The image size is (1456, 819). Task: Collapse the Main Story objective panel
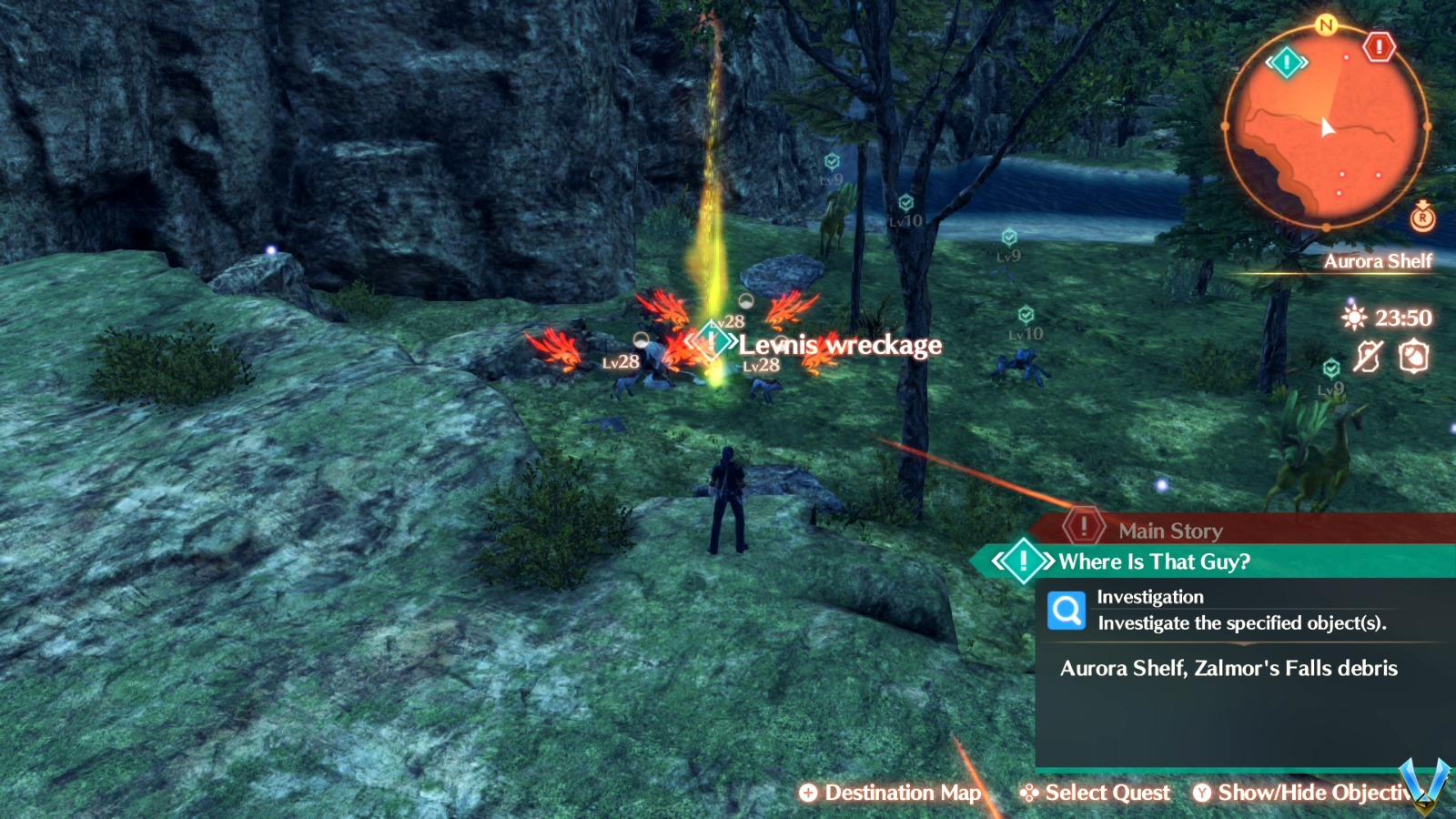coord(1169,530)
